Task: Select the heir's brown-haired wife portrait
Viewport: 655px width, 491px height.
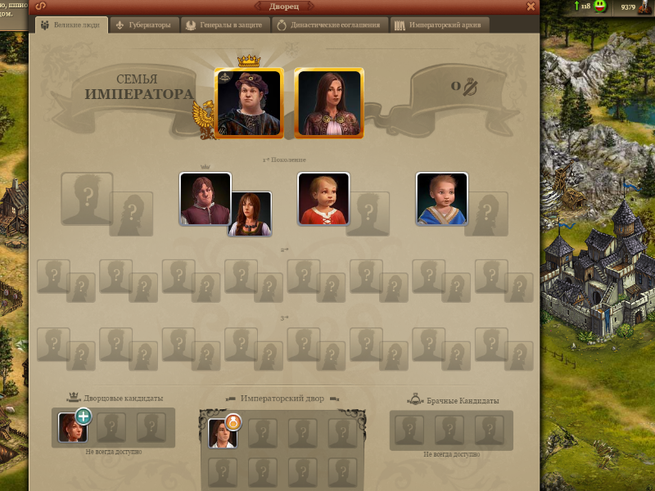Action: 250,214
